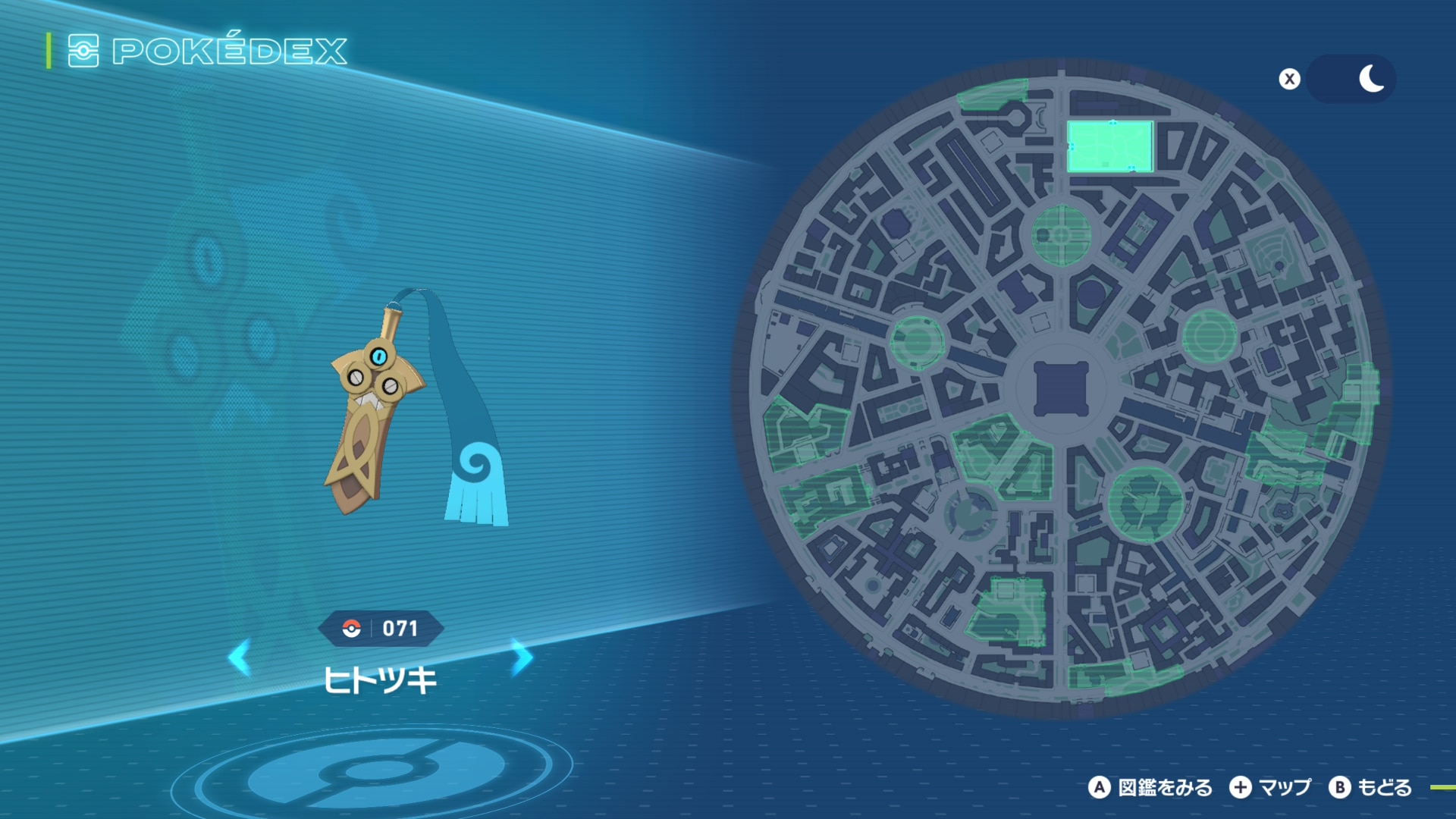Select the highlighted bright green map zone
The width and height of the screenshot is (1456, 819).
pos(1110,146)
